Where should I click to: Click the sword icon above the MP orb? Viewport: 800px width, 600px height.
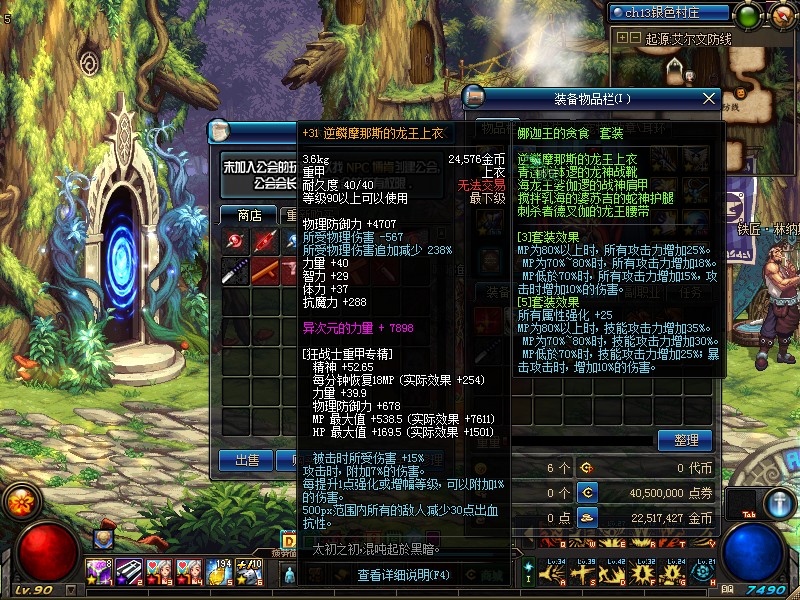pyautogui.click(x=780, y=502)
